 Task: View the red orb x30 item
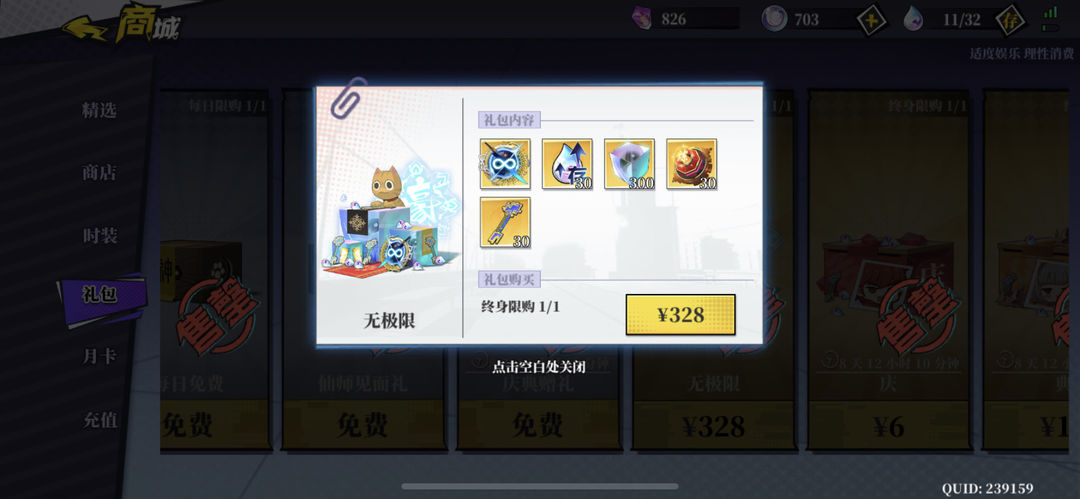(x=691, y=164)
